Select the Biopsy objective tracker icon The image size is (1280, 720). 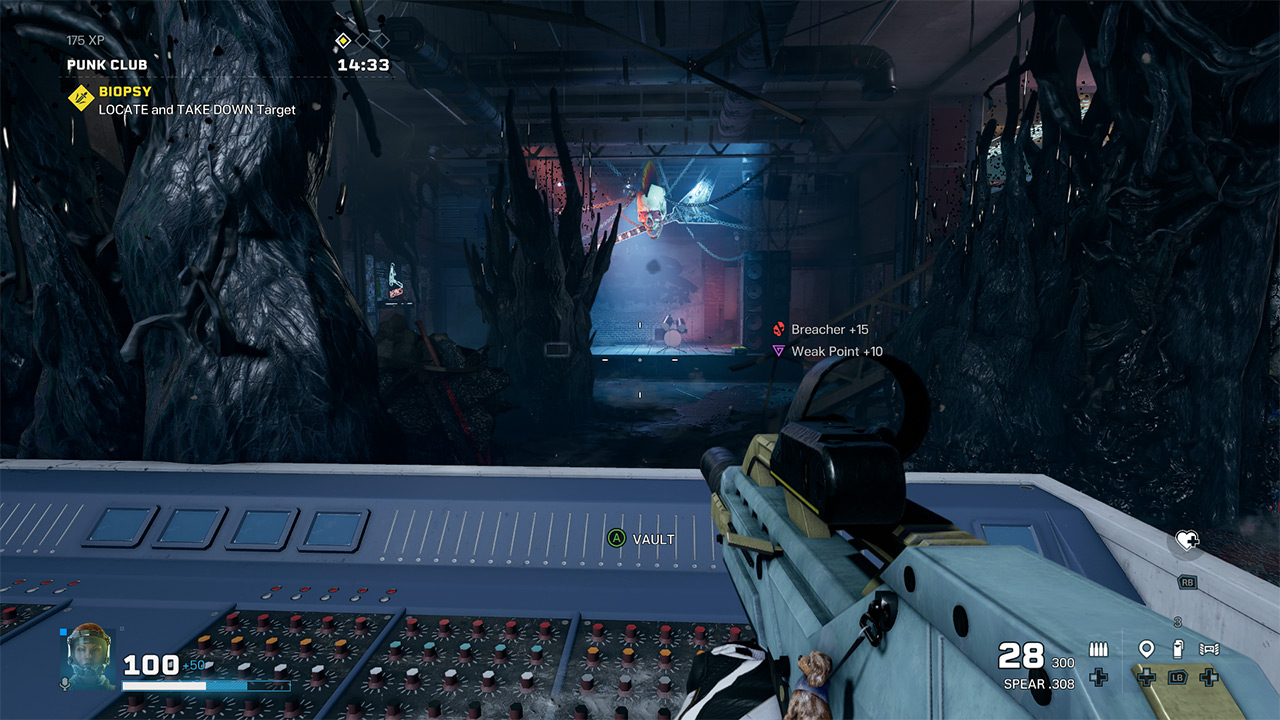pyautogui.click(x=81, y=99)
